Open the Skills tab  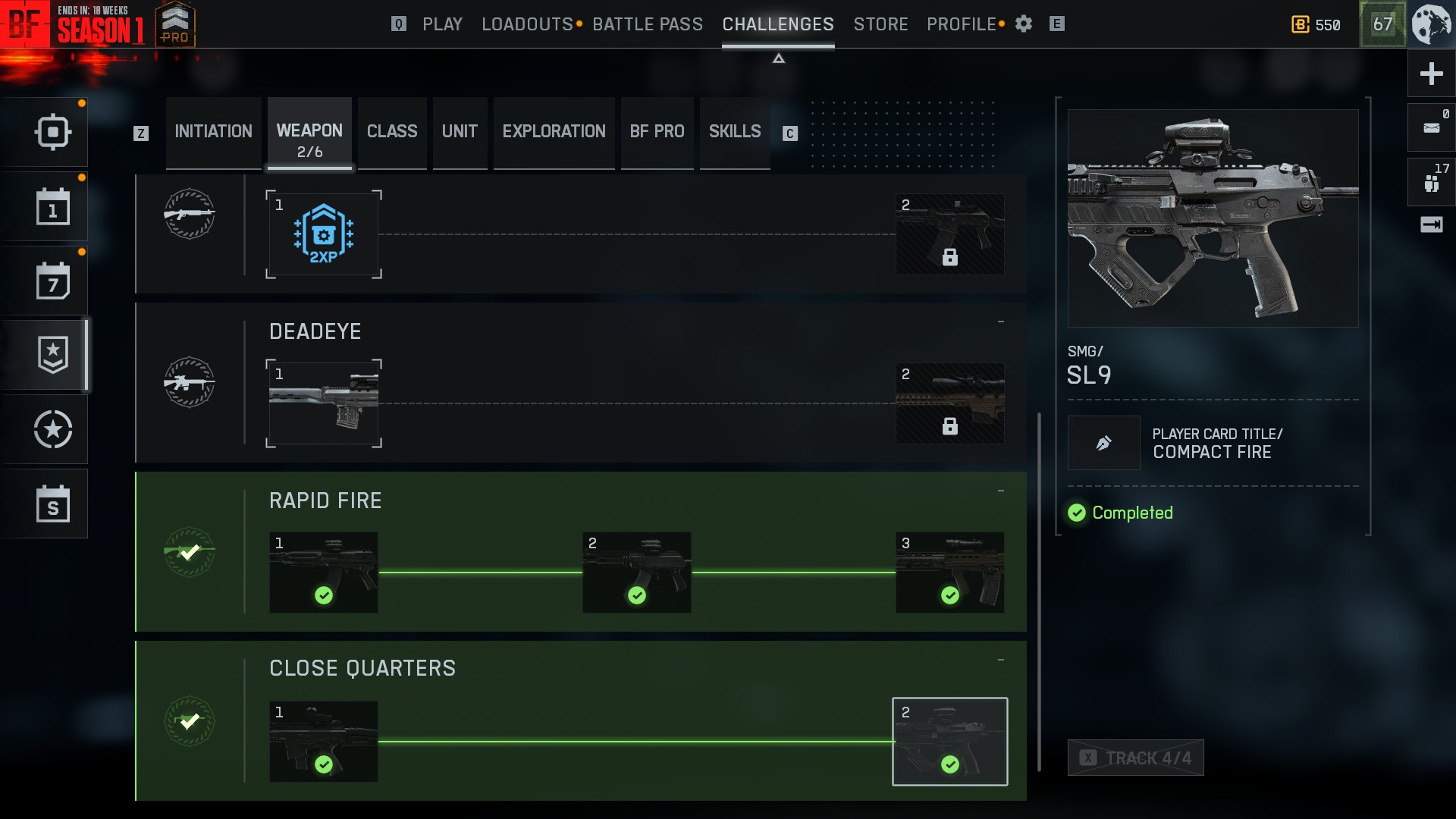click(734, 132)
